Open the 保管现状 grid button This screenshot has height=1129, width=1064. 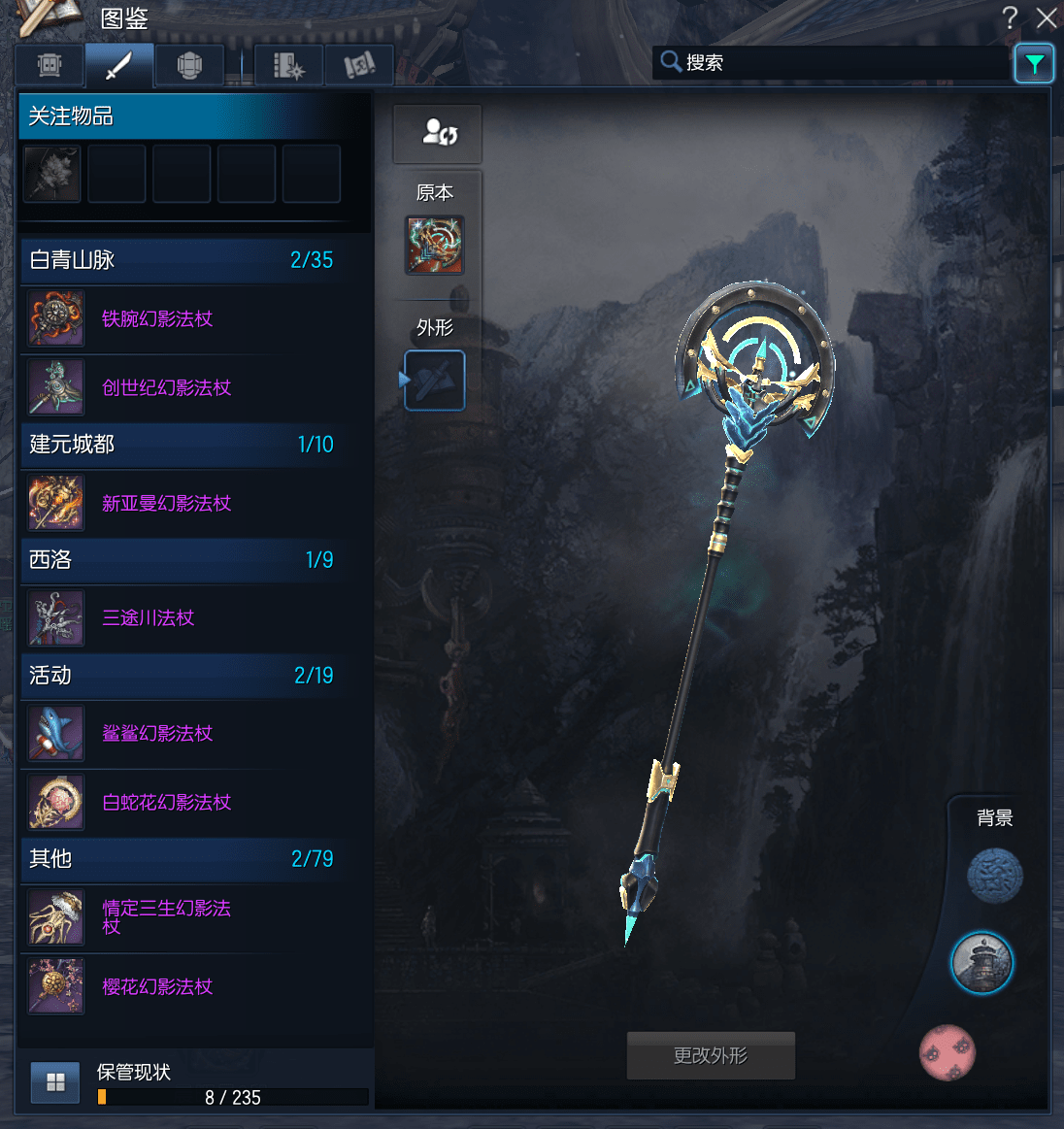click(x=55, y=1082)
